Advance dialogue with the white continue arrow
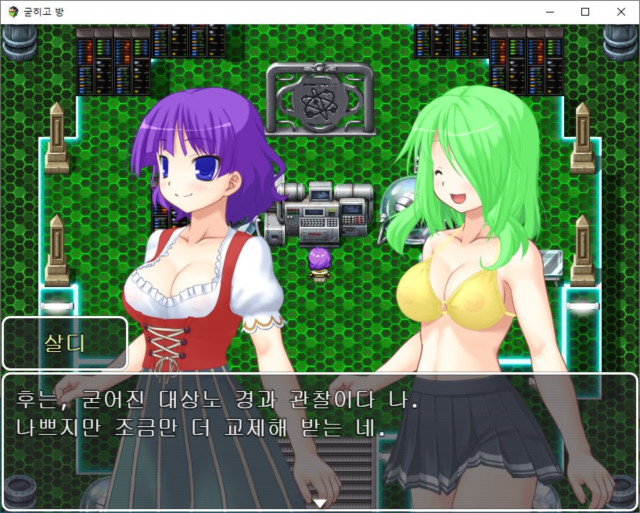This screenshot has width=640, height=513. pyautogui.click(x=320, y=503)
